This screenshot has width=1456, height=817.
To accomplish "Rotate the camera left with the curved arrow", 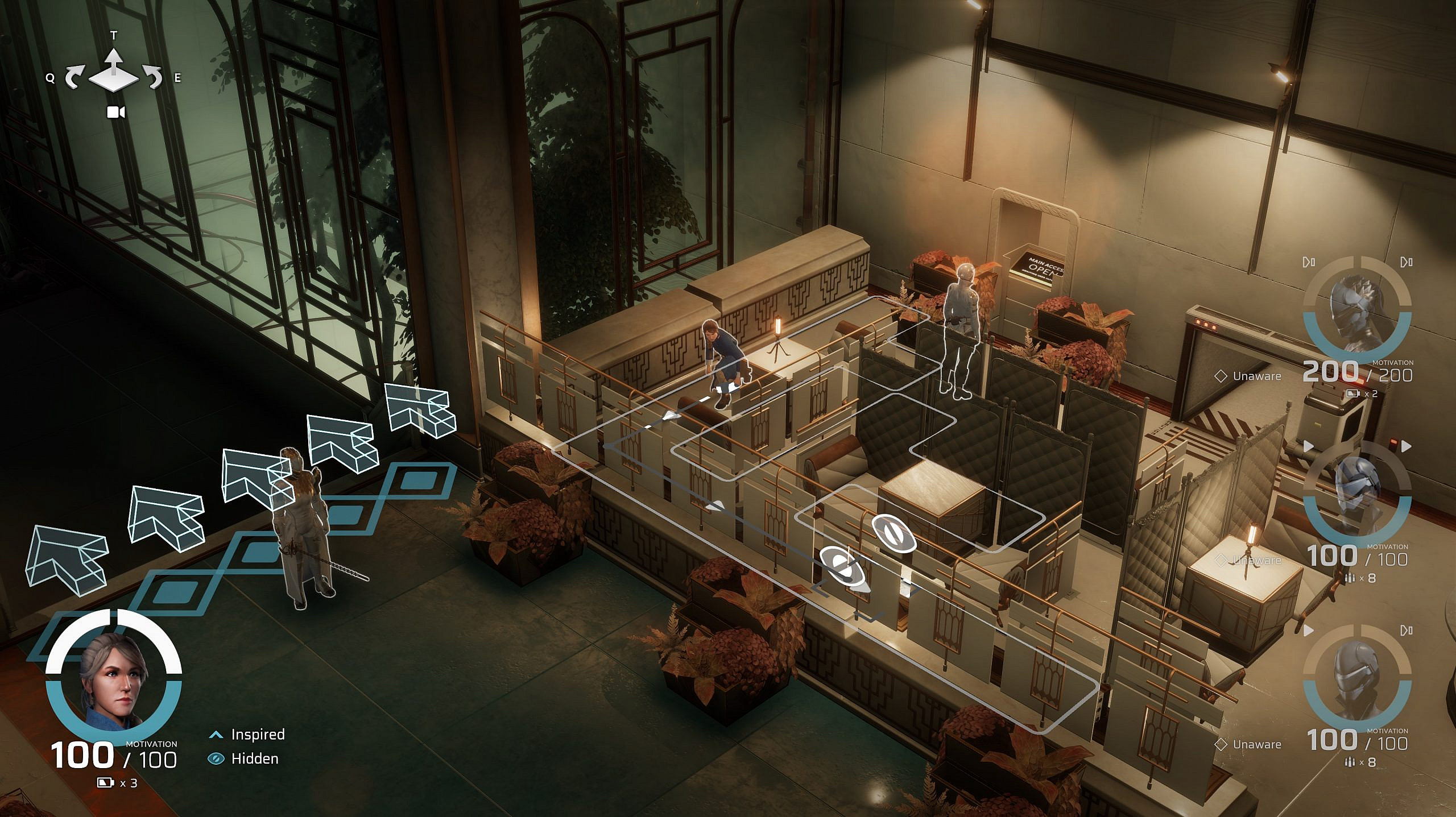I will coord(75,78).
